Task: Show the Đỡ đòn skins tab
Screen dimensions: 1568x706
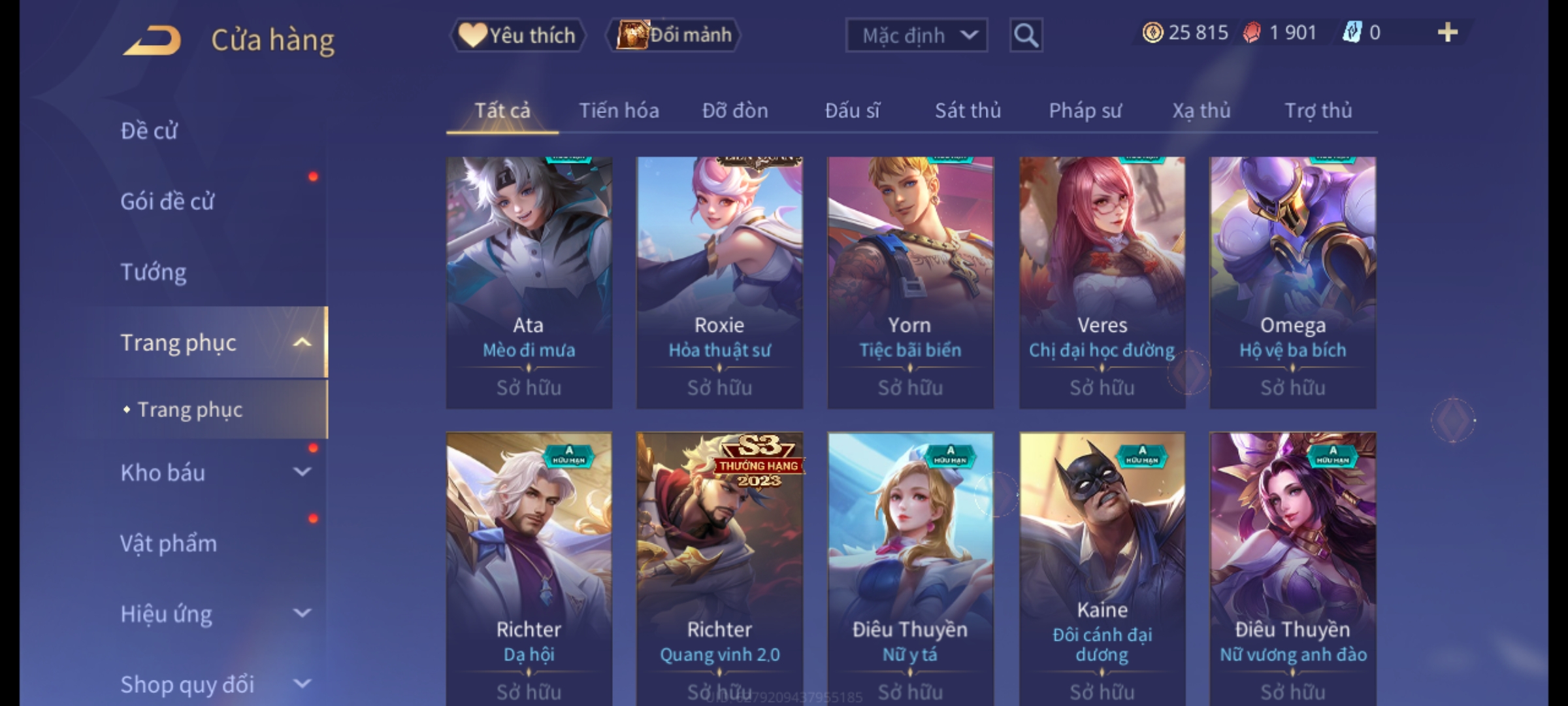Action: click(x=735, y=110)
